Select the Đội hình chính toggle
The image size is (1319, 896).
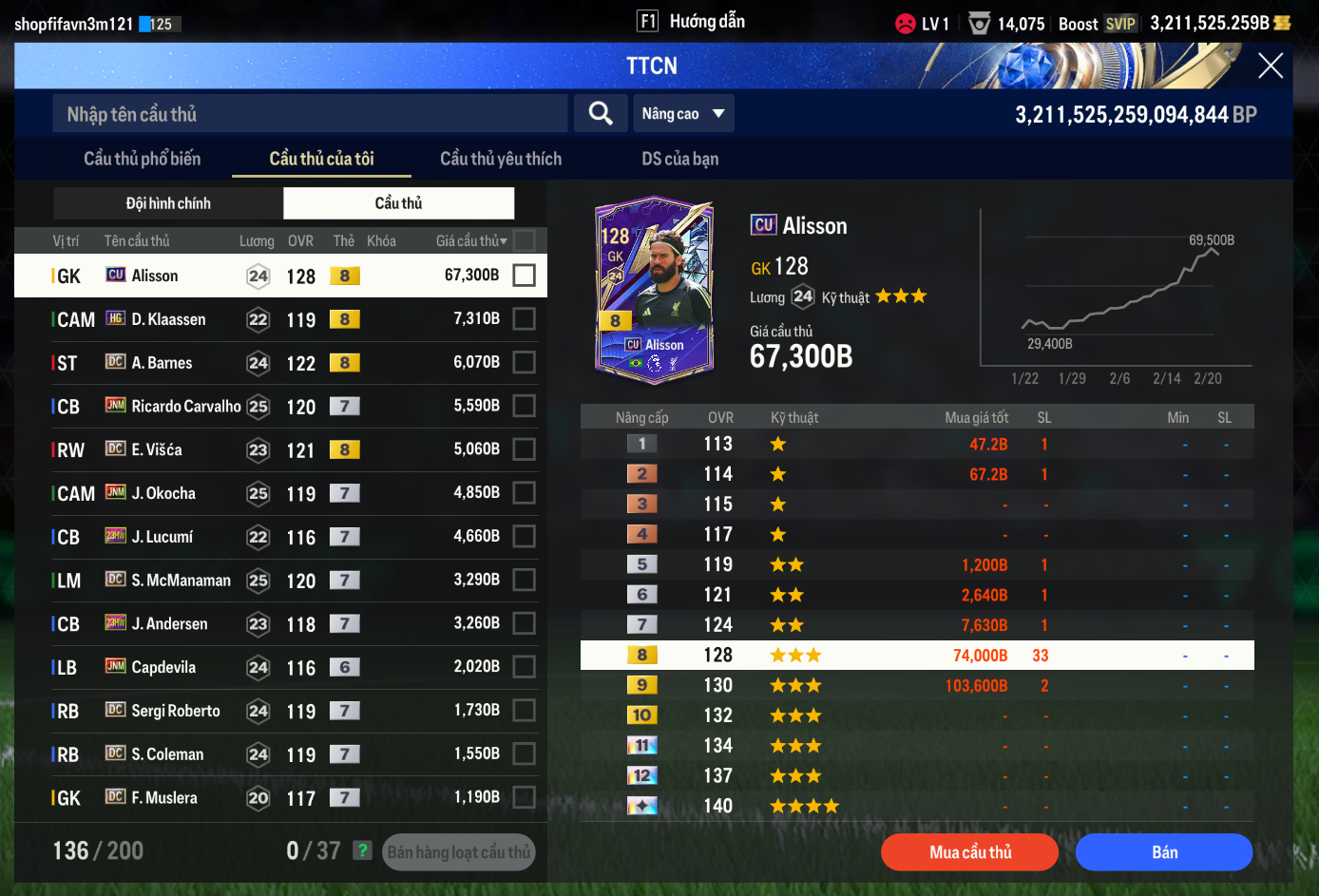pos(168,203)
